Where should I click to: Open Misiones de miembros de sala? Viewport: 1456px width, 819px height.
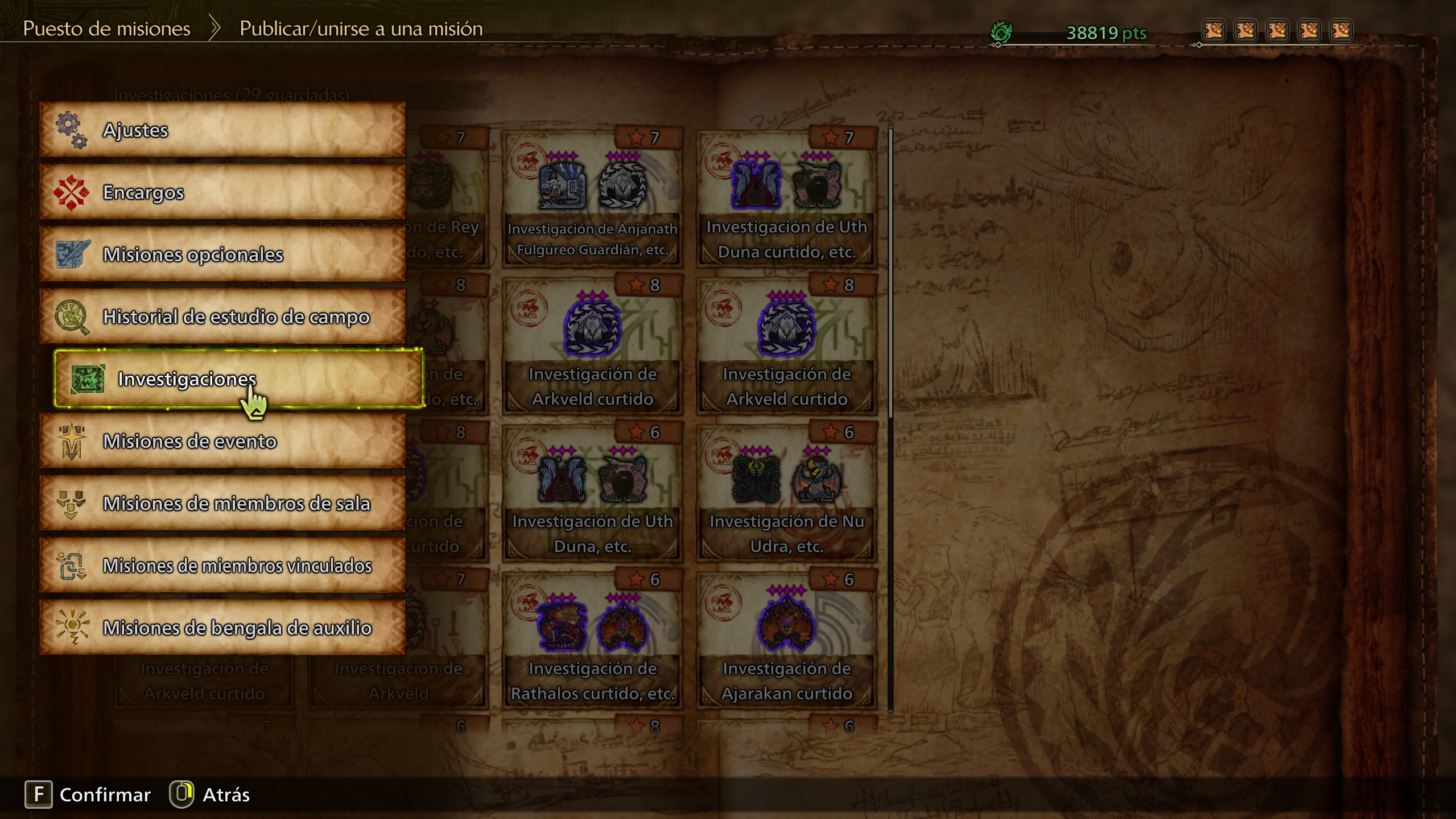point(222,503)
